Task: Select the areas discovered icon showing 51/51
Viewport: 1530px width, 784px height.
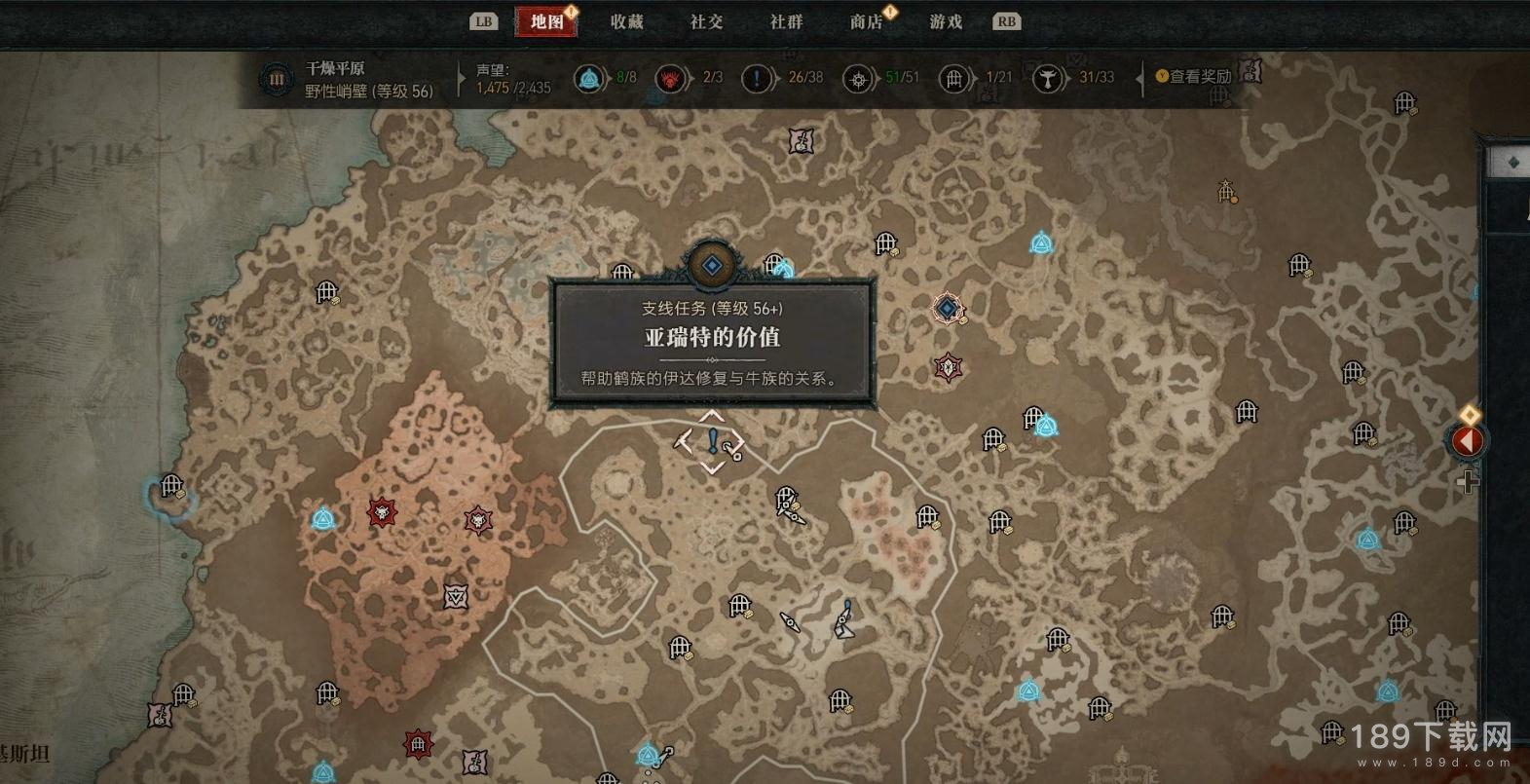Action: pyautogui.click(x=858, y=78)
